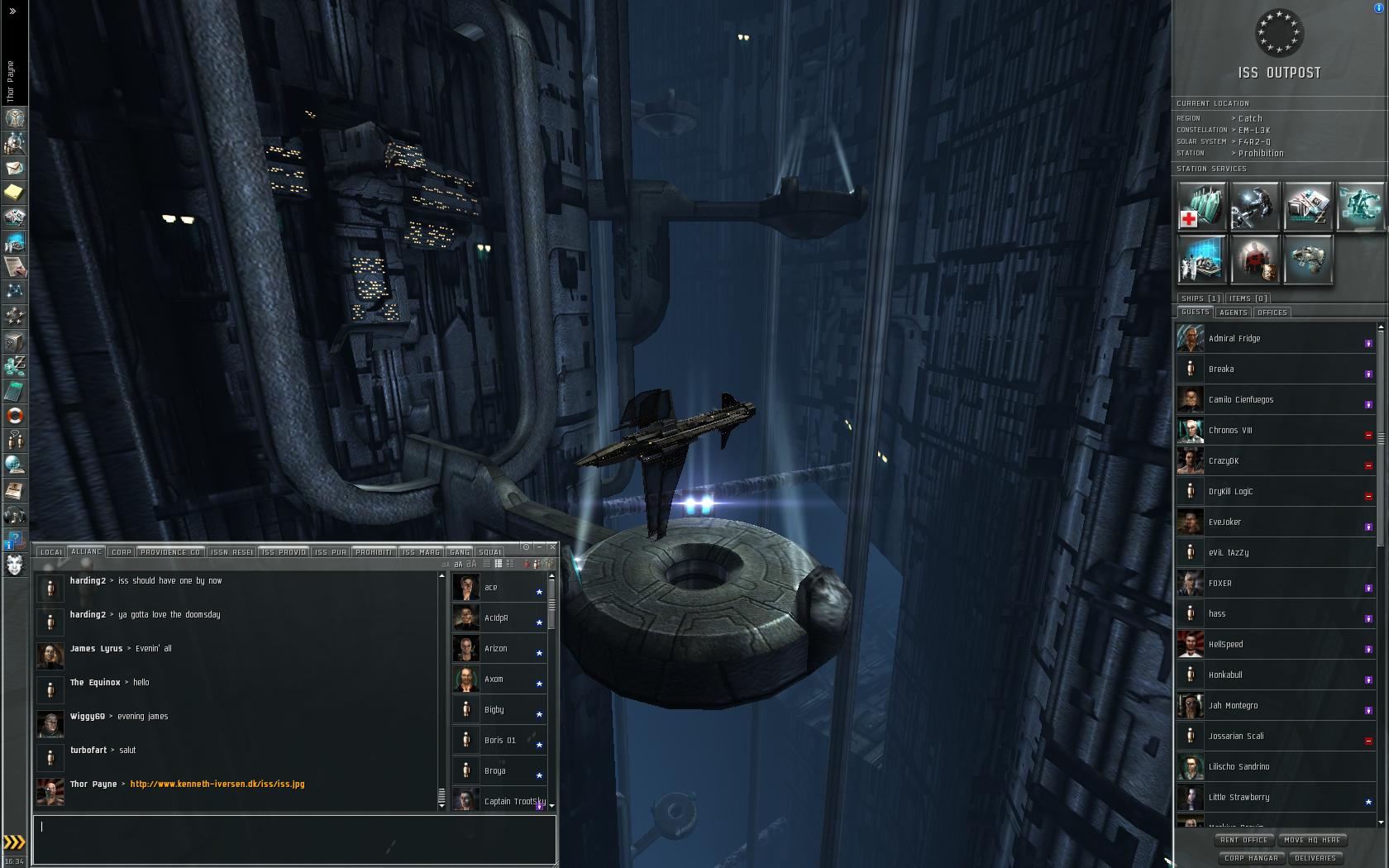The width and height of the screenshot is (1389, 868).
Task: Open the Corp chat channel tab
Action: pos(122,552)
